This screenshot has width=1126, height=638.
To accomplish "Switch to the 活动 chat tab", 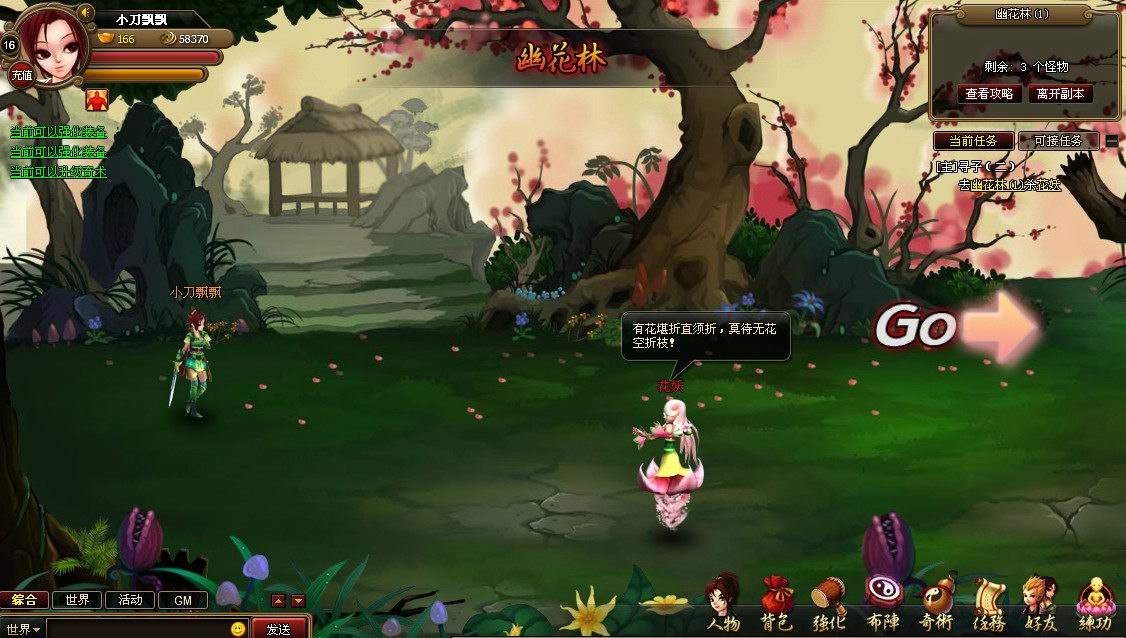I will (x=130, y=600).
